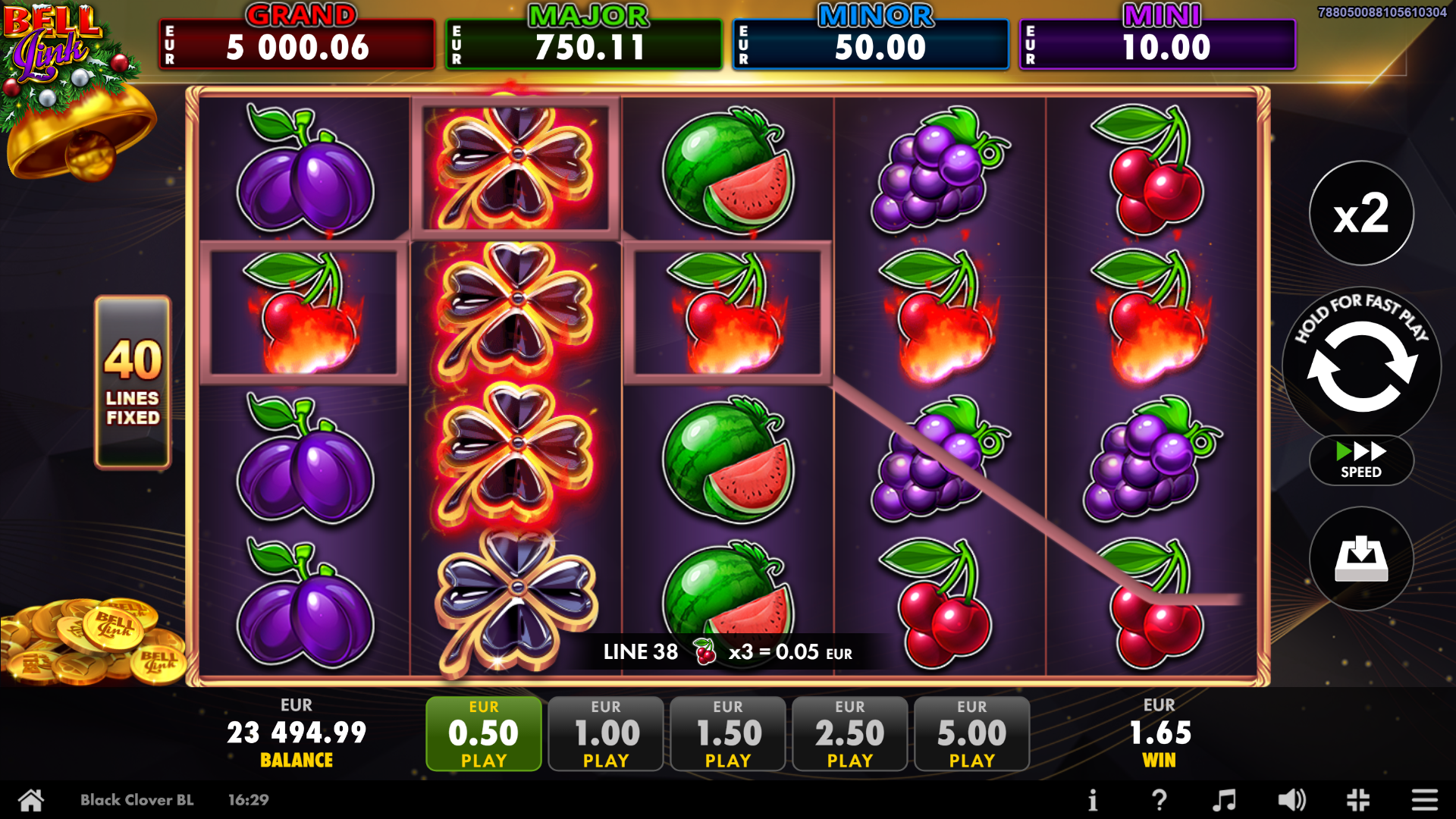Spin the reels with the circular arrows button
Viewport: 1456px width, 819px height.
1361,366
